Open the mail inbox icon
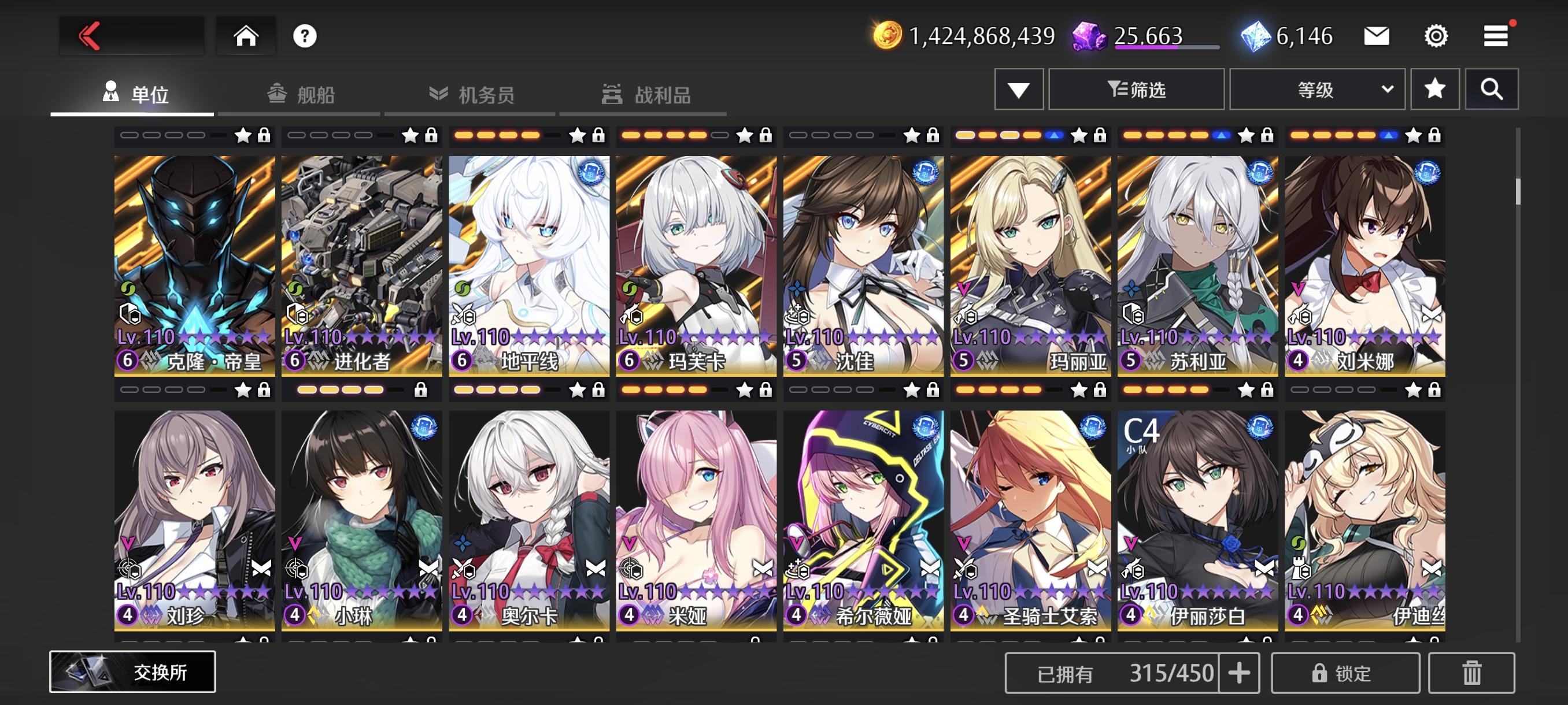This screenshot has height=705, width=1568. [1377, 36]
